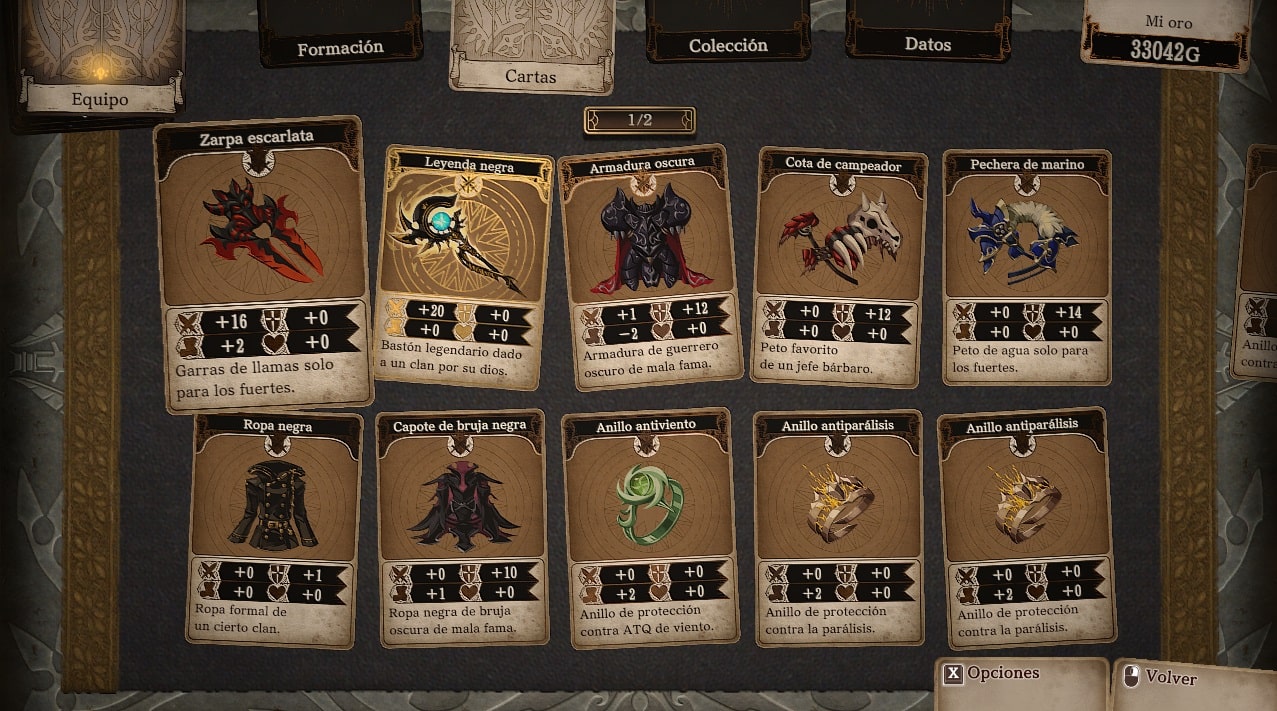Select the Cartas tab
The height and width of the screenshot is (711, 1277).
531,50
